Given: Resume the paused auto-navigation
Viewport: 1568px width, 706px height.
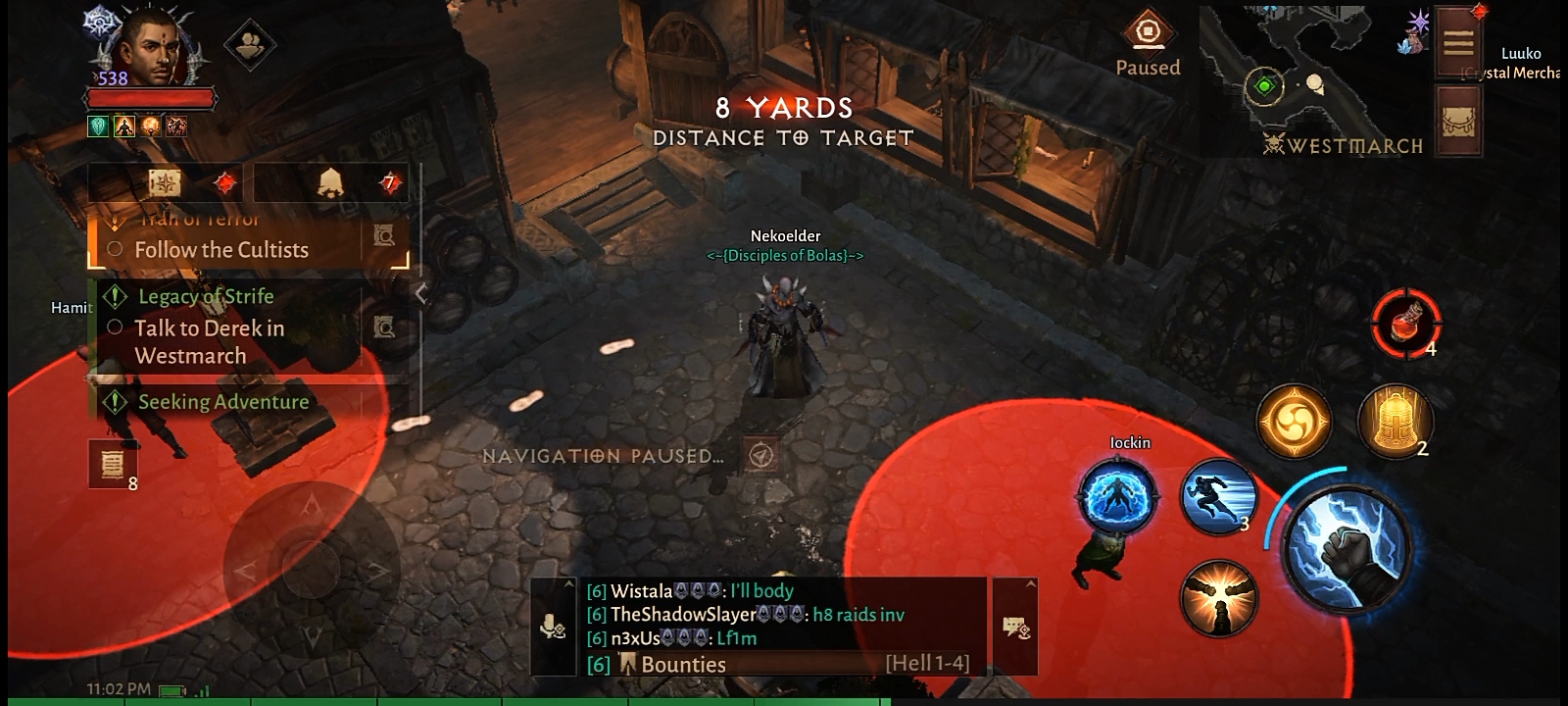Looking at the screenshot, I should pos(760,455).
